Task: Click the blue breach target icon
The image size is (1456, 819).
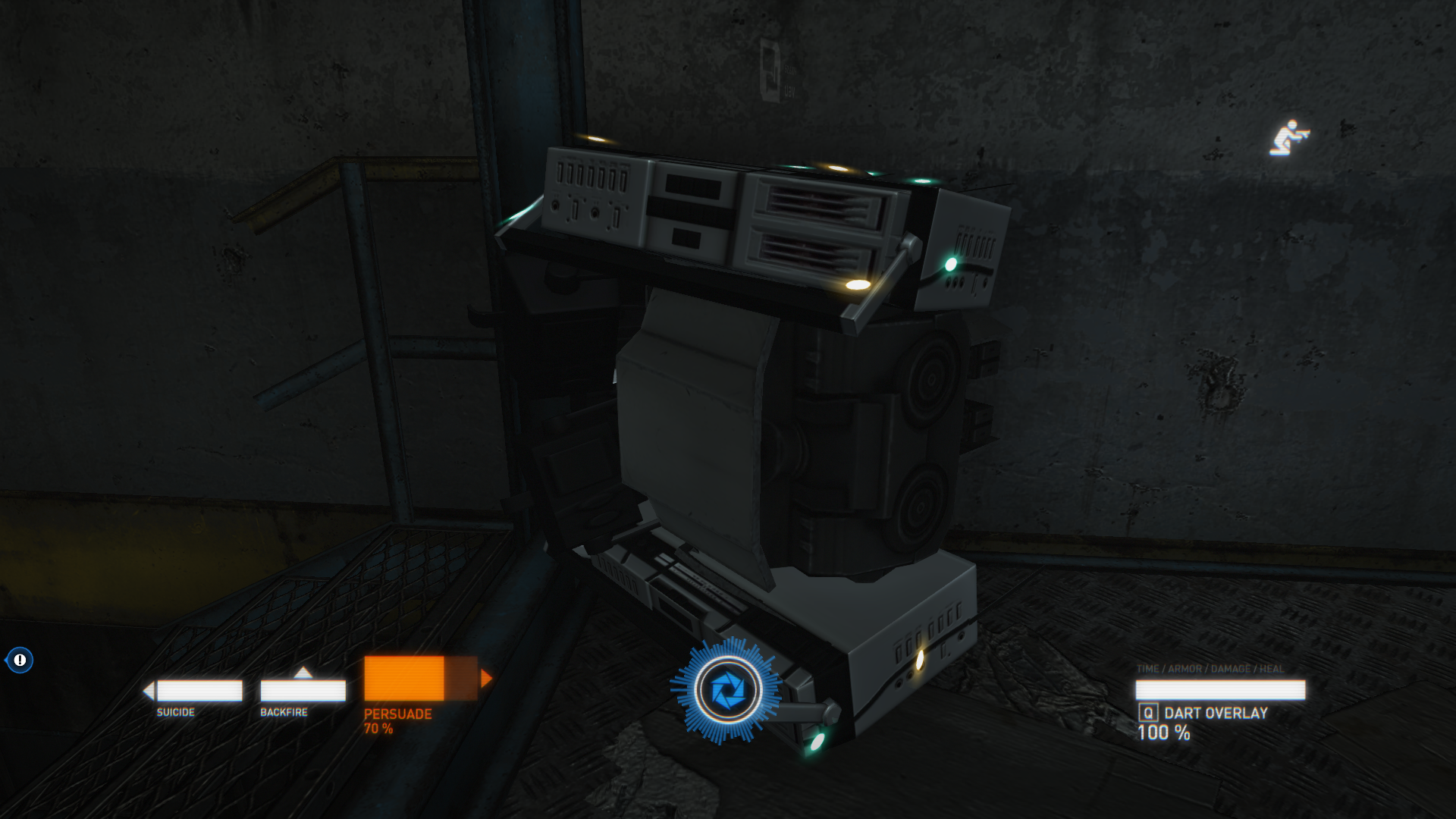Action: click(x=728, y=690)
